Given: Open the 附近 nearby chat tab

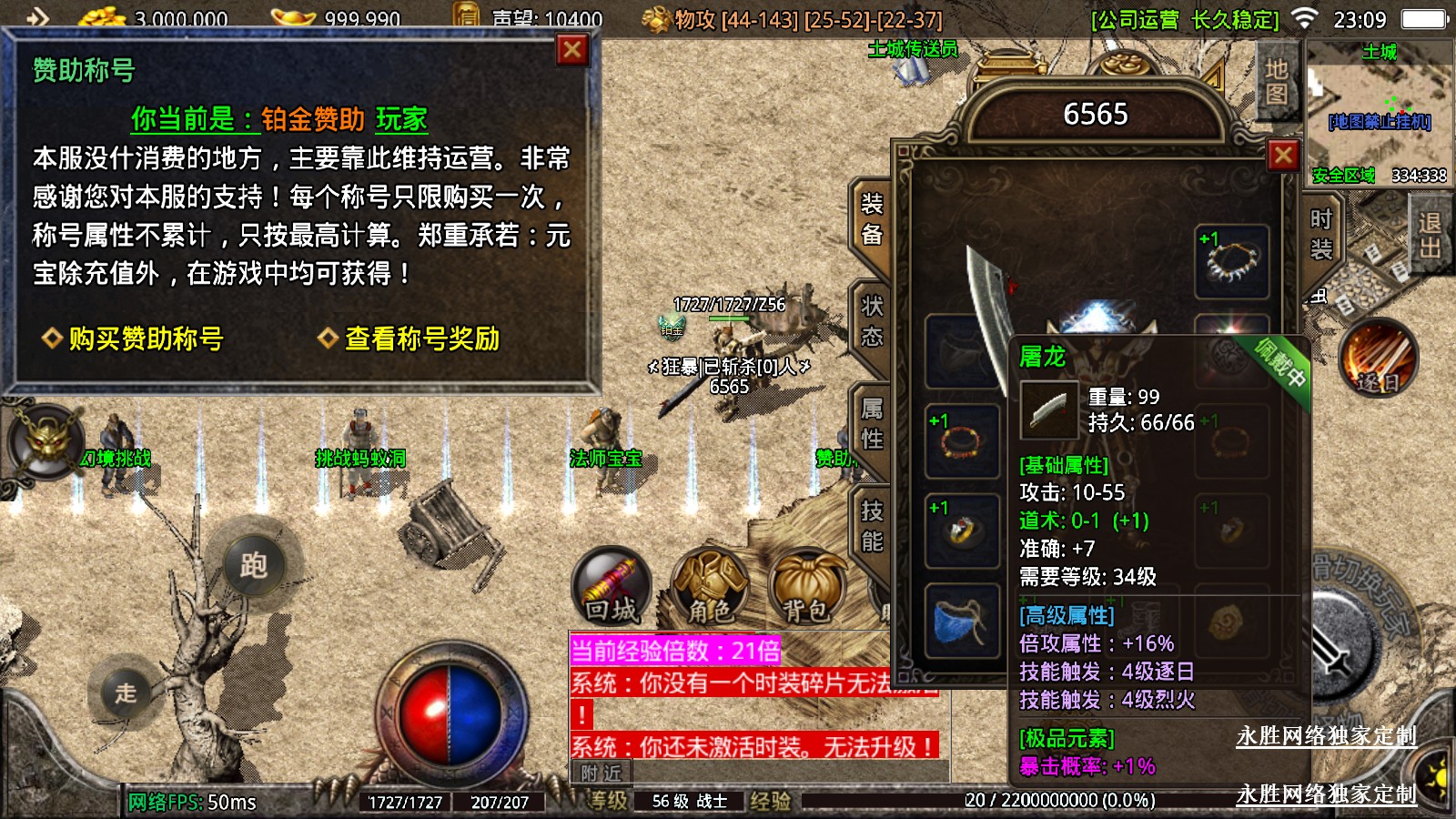Looking at the screenshot, I should [x=601, y=773].
